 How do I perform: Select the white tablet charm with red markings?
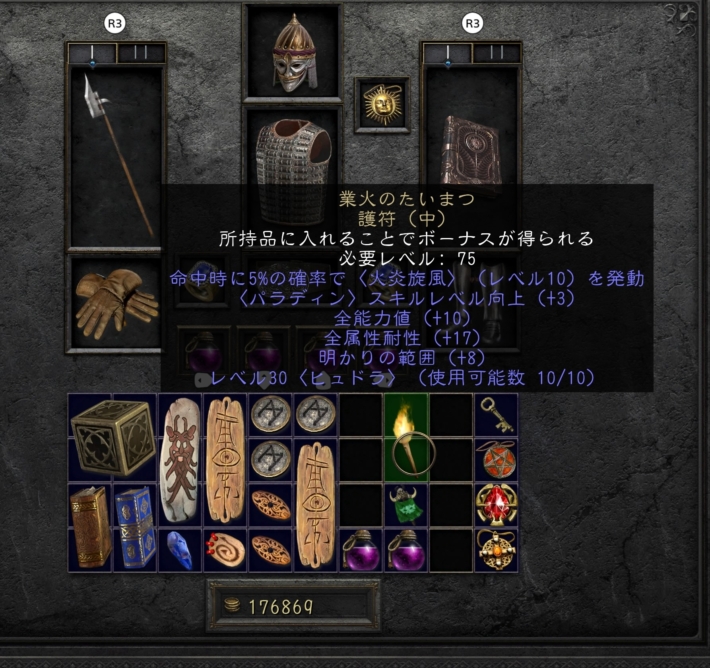[x=181, y=458]
